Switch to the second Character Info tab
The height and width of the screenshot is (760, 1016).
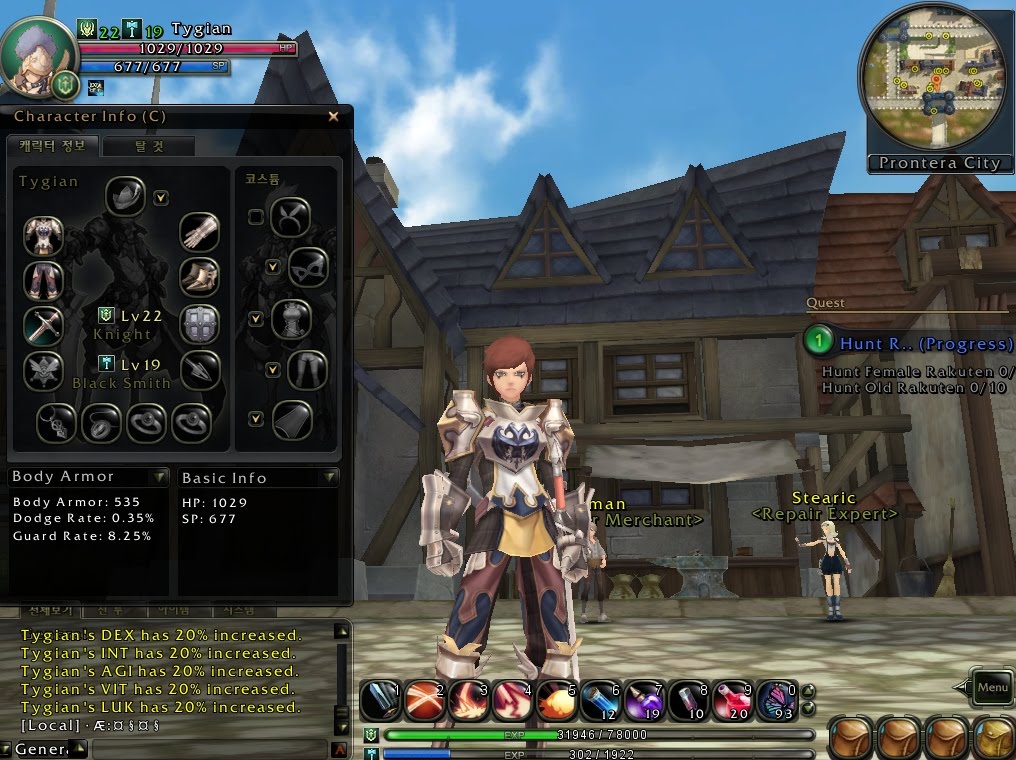click(x=150, y=146)
